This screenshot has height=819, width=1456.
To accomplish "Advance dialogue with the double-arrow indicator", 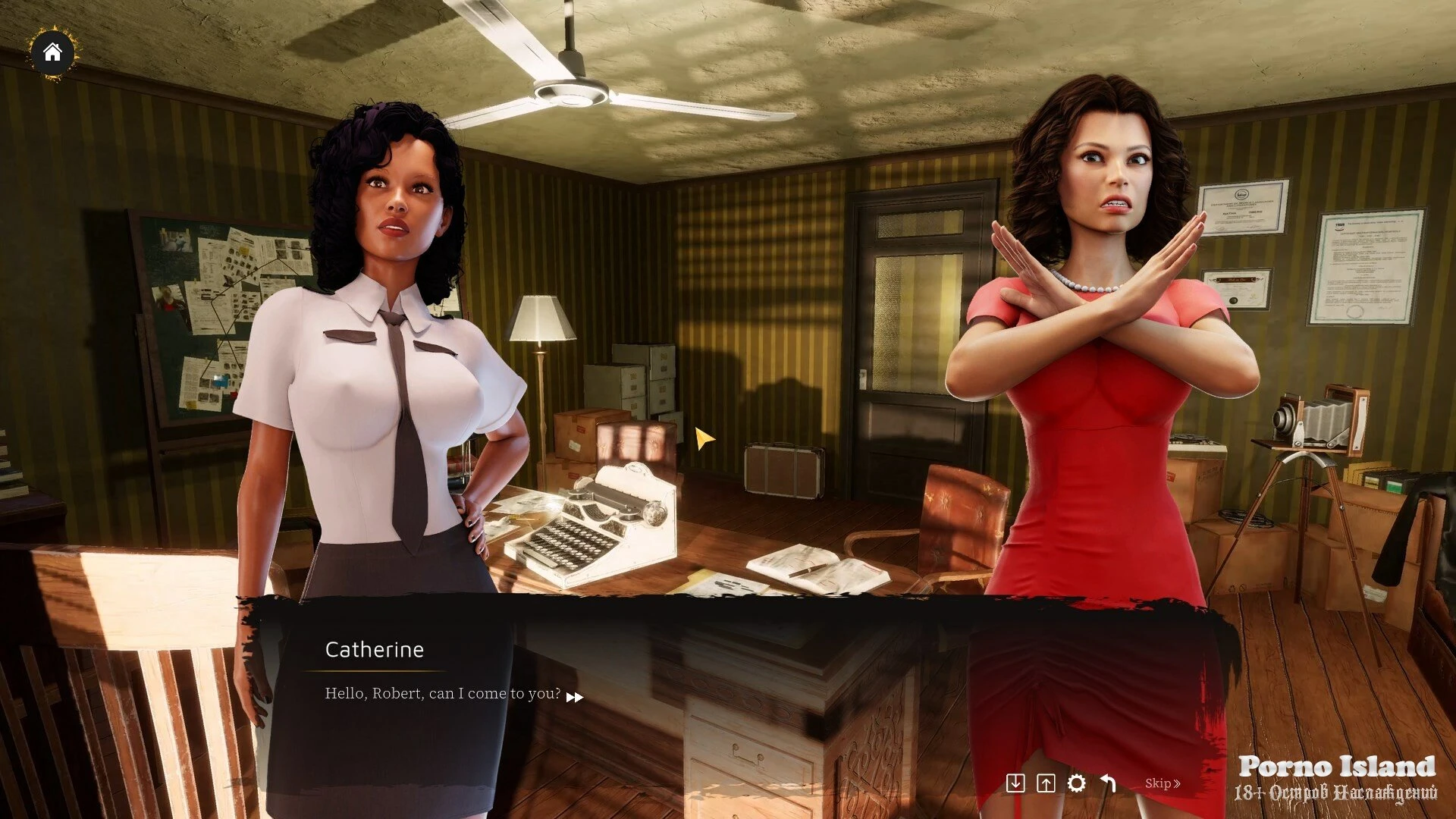I will tap(575, 697).
